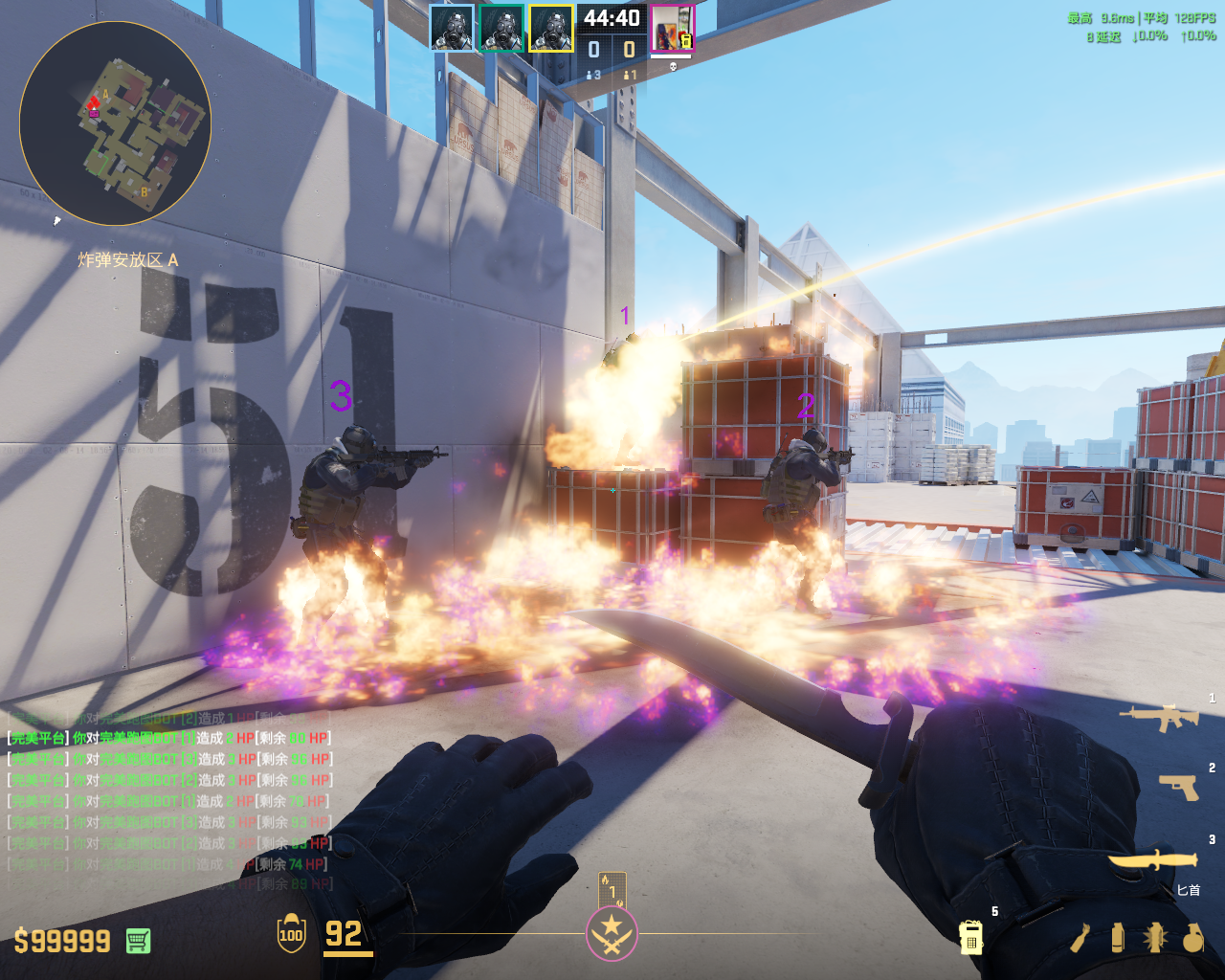Choose the flashbang grenade icon
Screen dimensions: 1225x980
pos(1154,938)
